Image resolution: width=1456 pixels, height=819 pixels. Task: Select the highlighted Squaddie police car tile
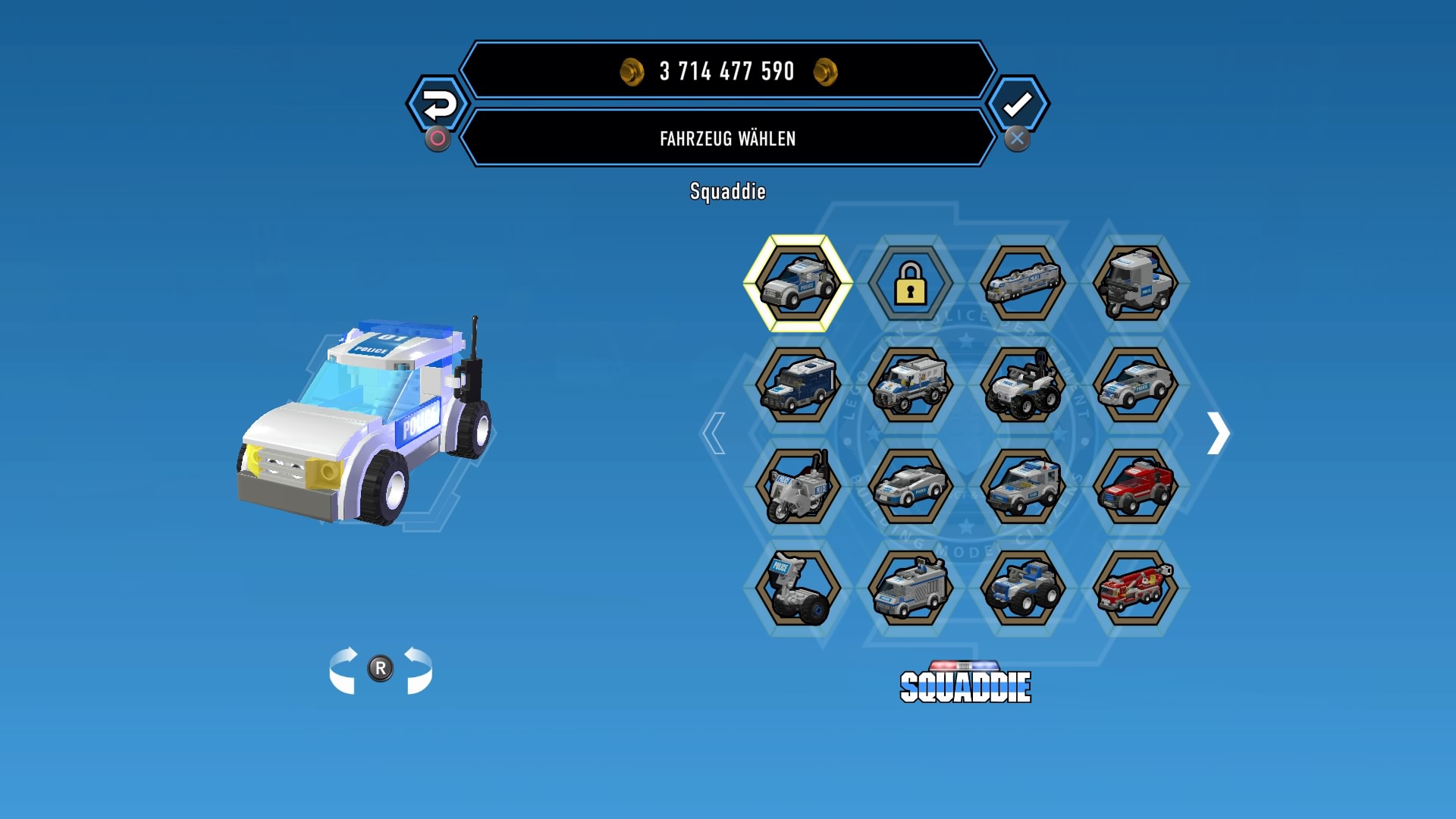click(x=798, y=283)
